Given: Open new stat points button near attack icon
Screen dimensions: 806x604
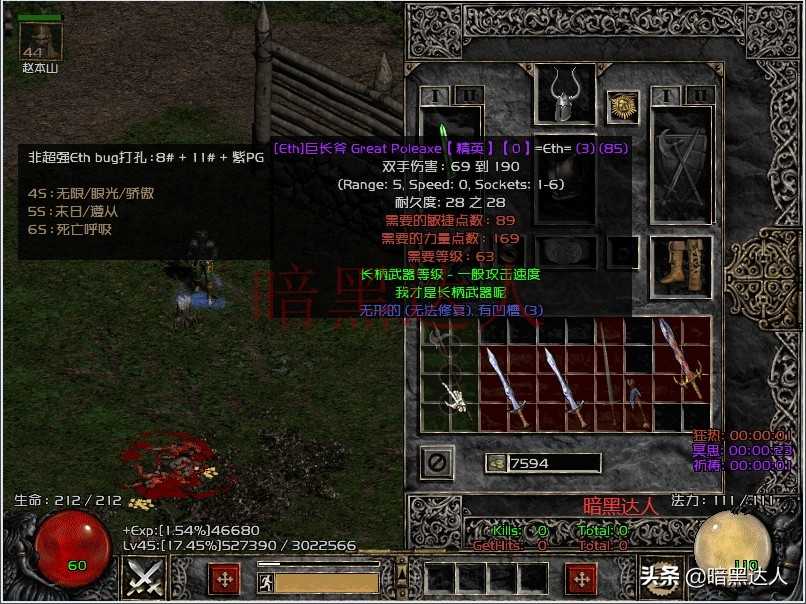Looking at the screenshot, I should pos(225,578).
